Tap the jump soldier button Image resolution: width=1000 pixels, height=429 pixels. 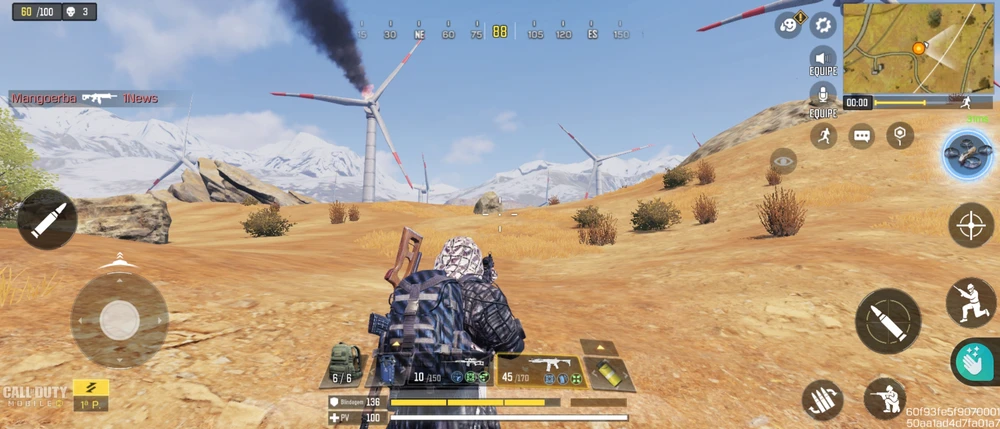click(x=970, y=302)
